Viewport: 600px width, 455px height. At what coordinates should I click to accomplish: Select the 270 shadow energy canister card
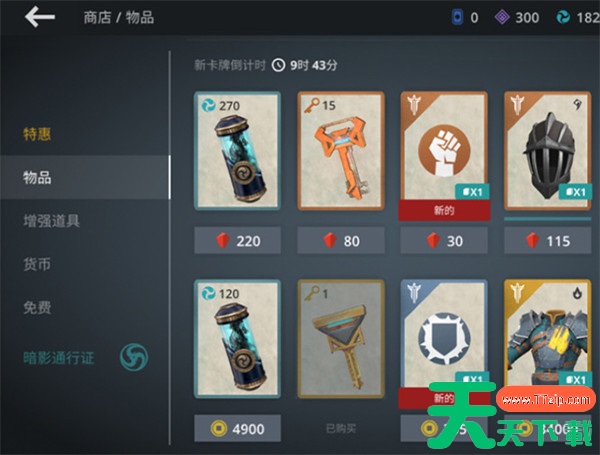(x=237, y=150)
